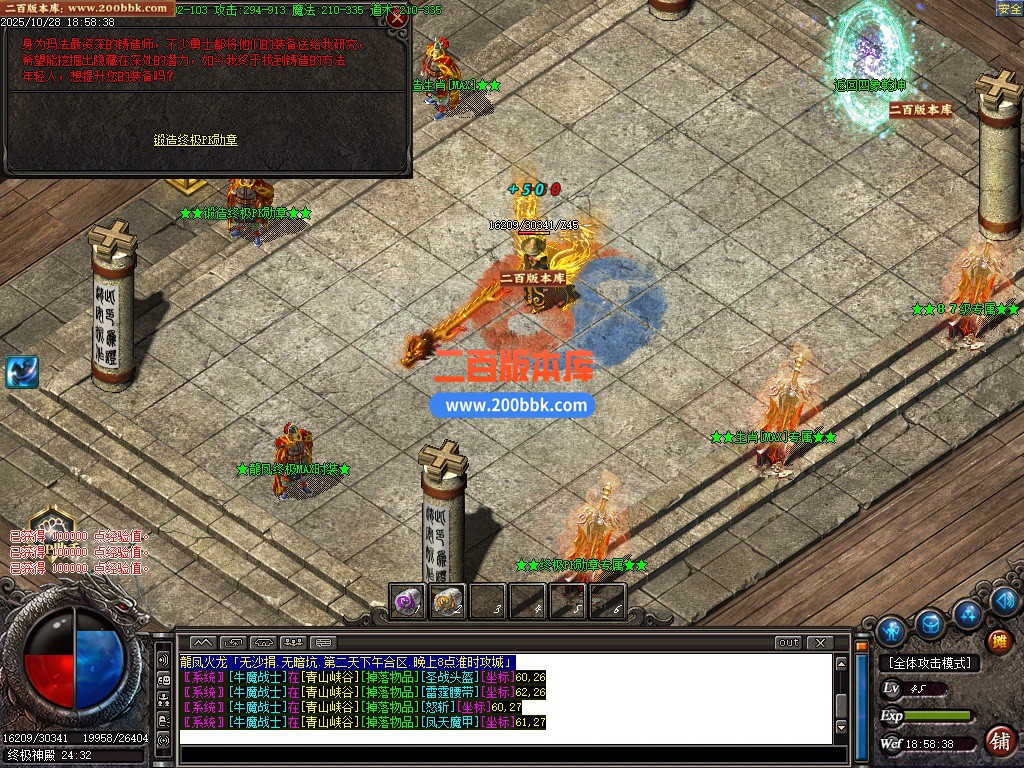Open the PK medal badge icon
The width and height of the screenshot is (1024, 768).
(50, 523)
